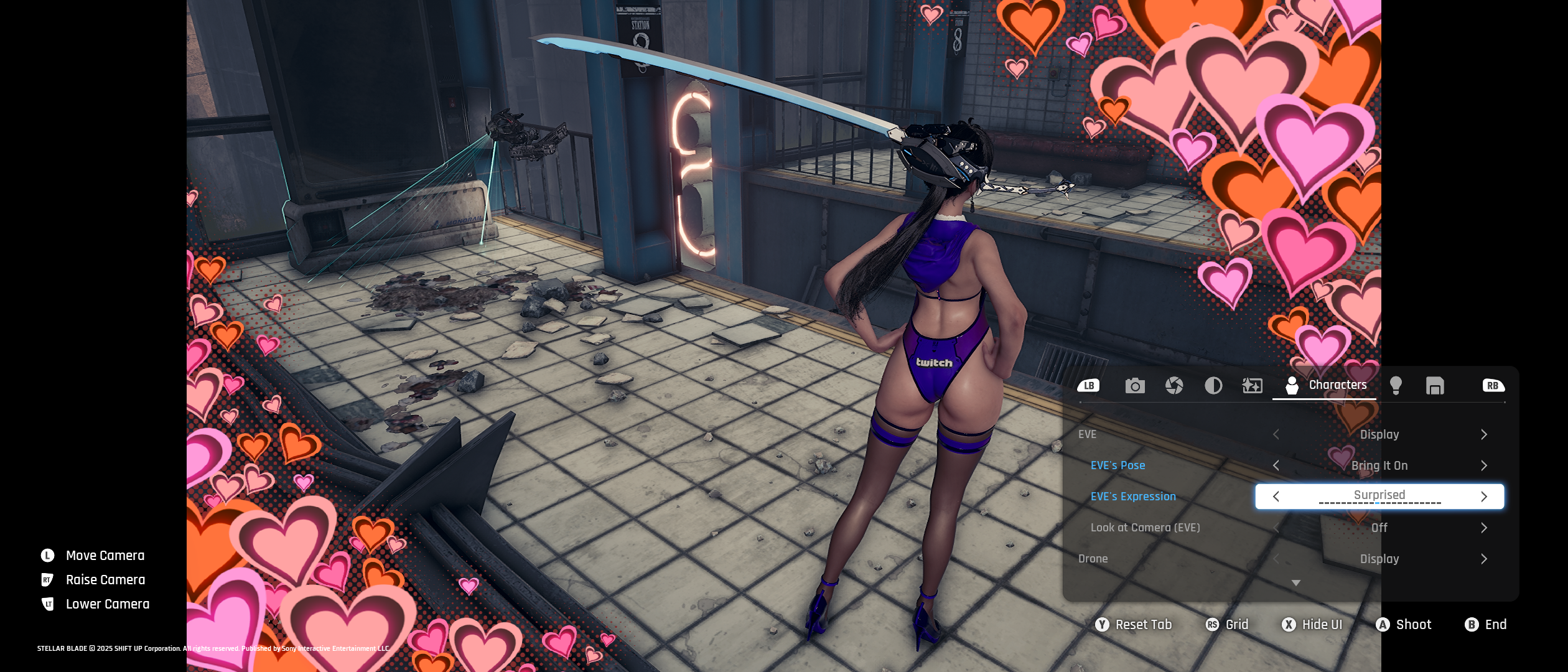The width and height of the screenshot is (1568, 672).
Task: Switch to the aperture lens tab
Action: 1174,386
